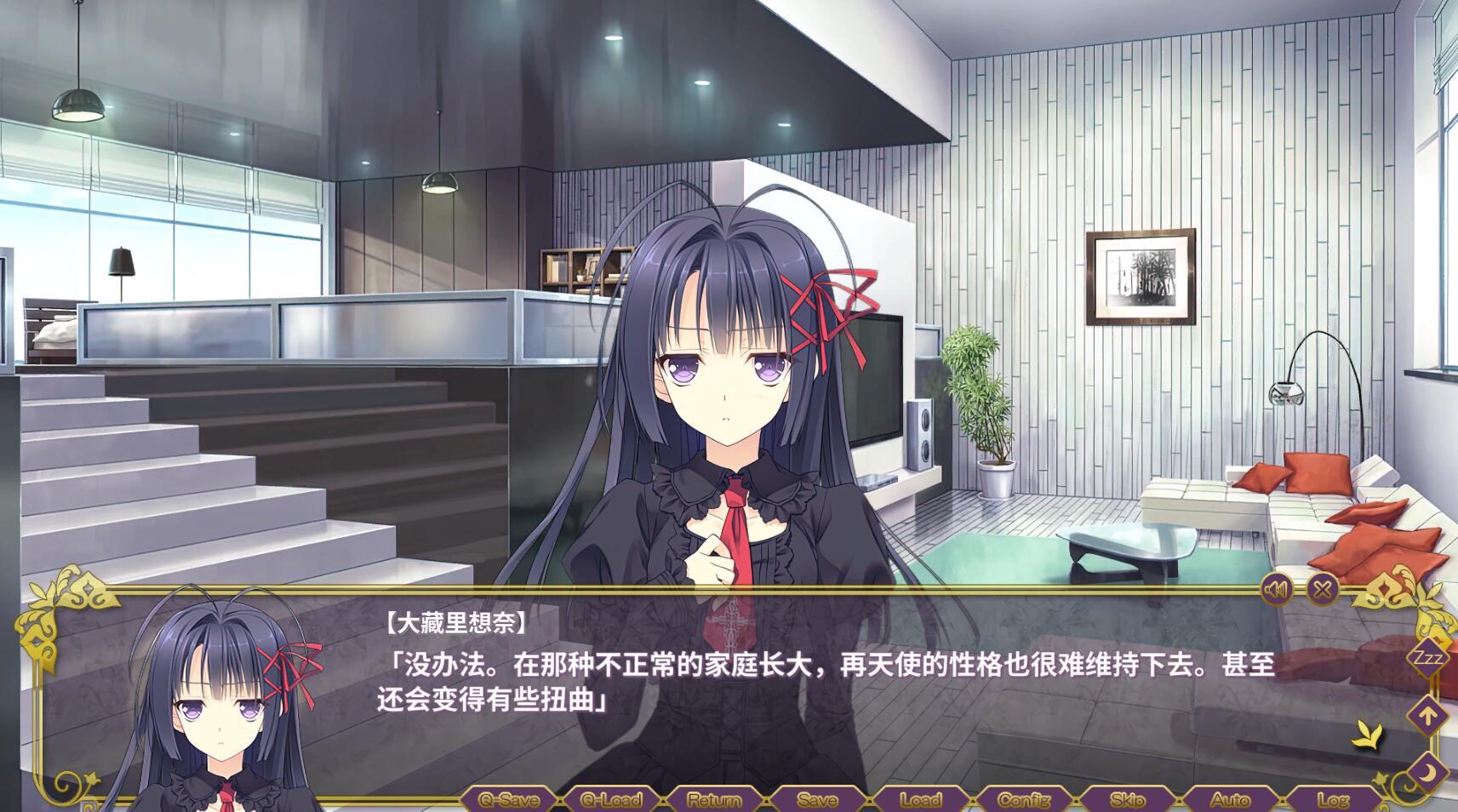1458x812 pixels.
Task: Open the Save screen
Action: pyautogui.click(x=815, y=800)
